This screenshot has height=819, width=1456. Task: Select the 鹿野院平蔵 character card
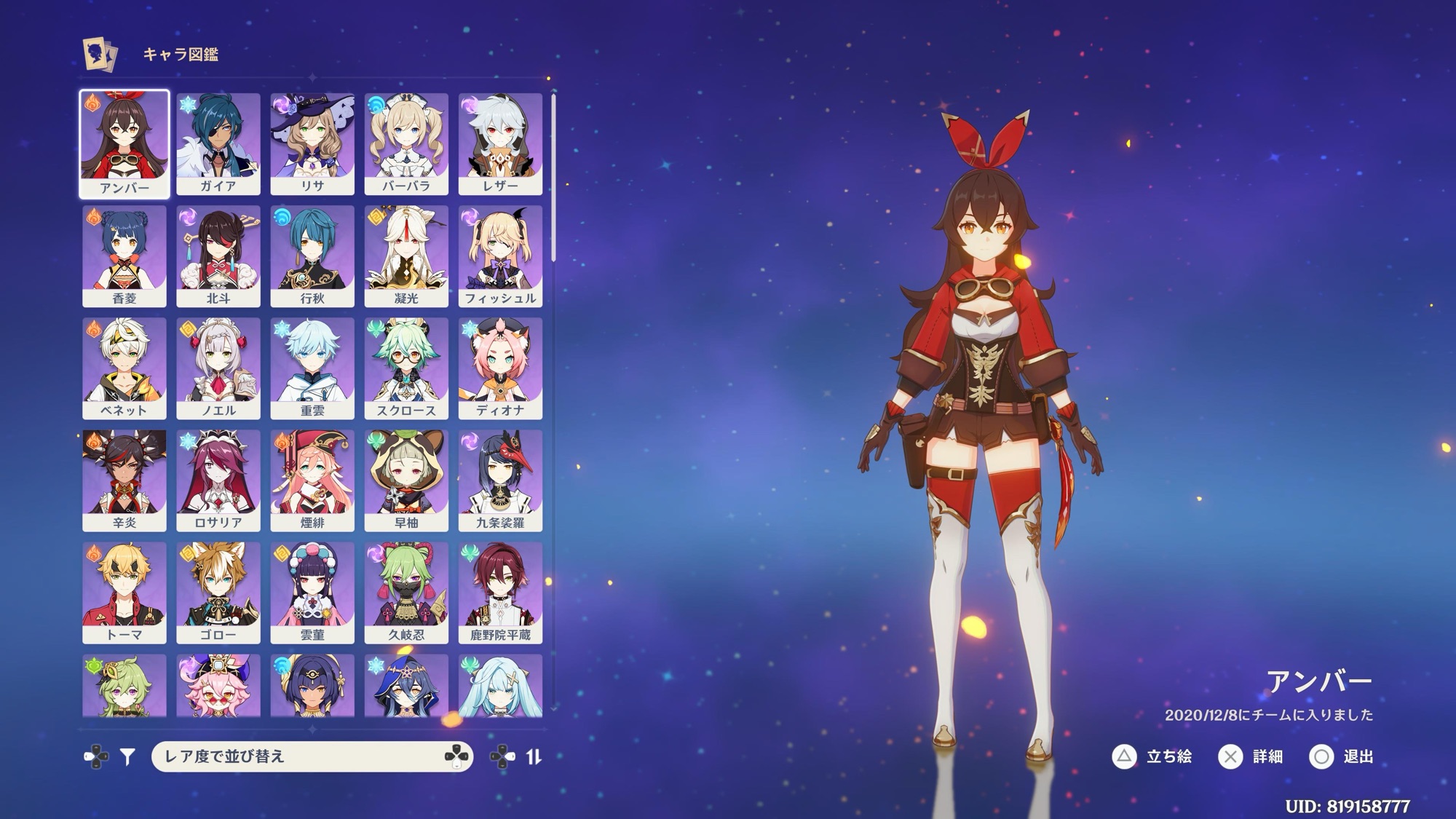pos(500,592)
